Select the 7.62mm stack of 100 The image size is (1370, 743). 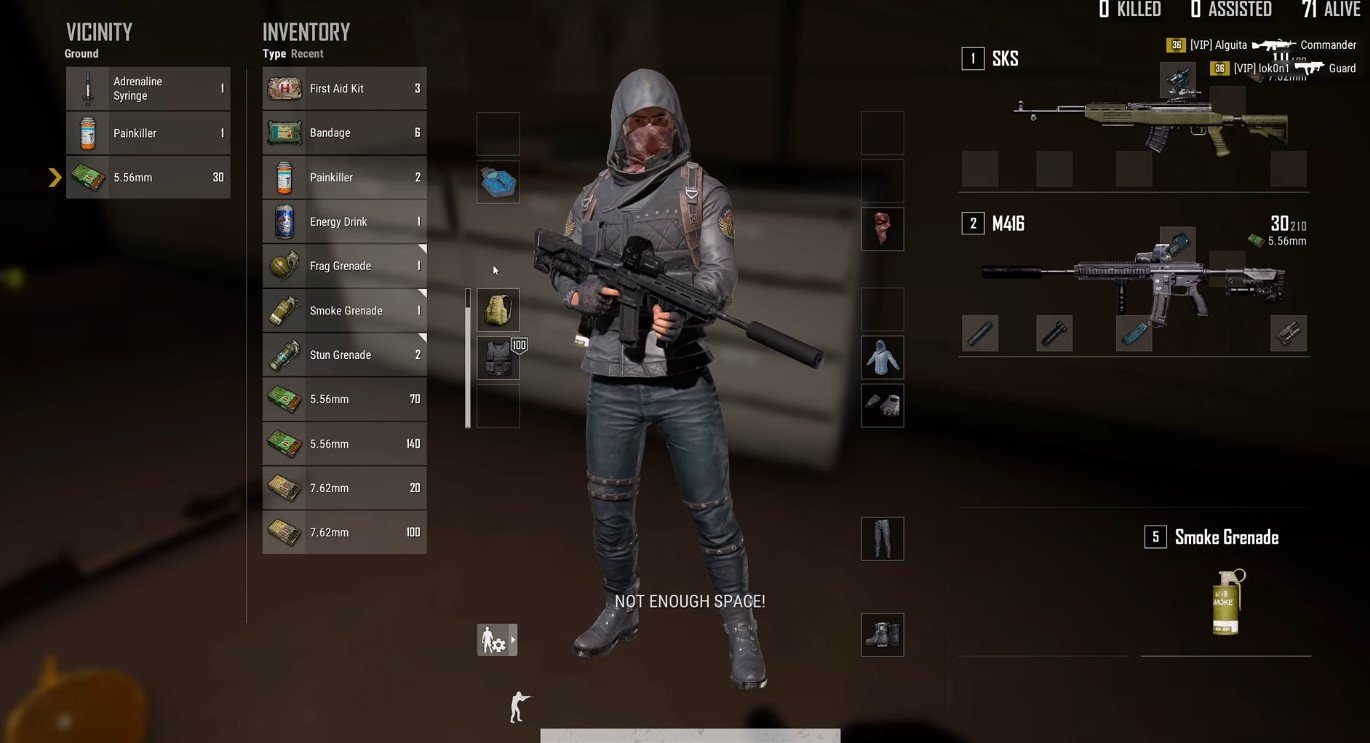coord(345,532)
